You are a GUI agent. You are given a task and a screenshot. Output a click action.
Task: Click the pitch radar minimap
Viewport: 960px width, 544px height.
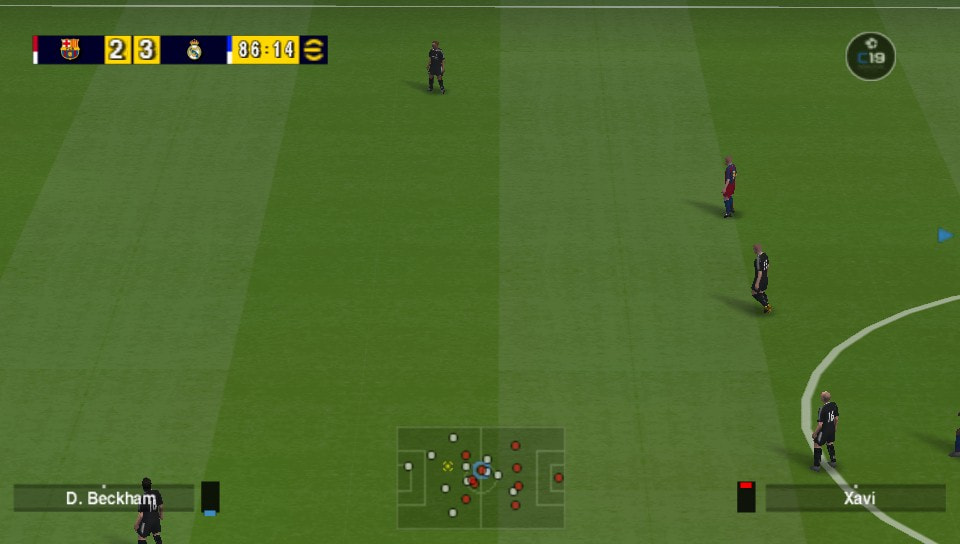pyautogui.click(x=481, y=478)
